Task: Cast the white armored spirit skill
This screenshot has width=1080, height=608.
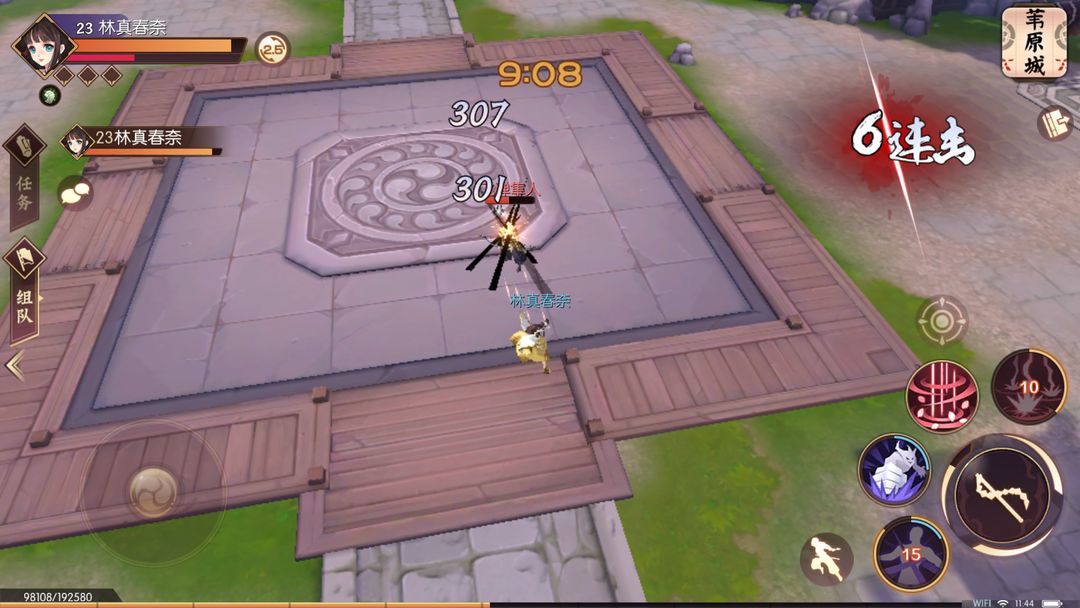Action: coord(894,469)
